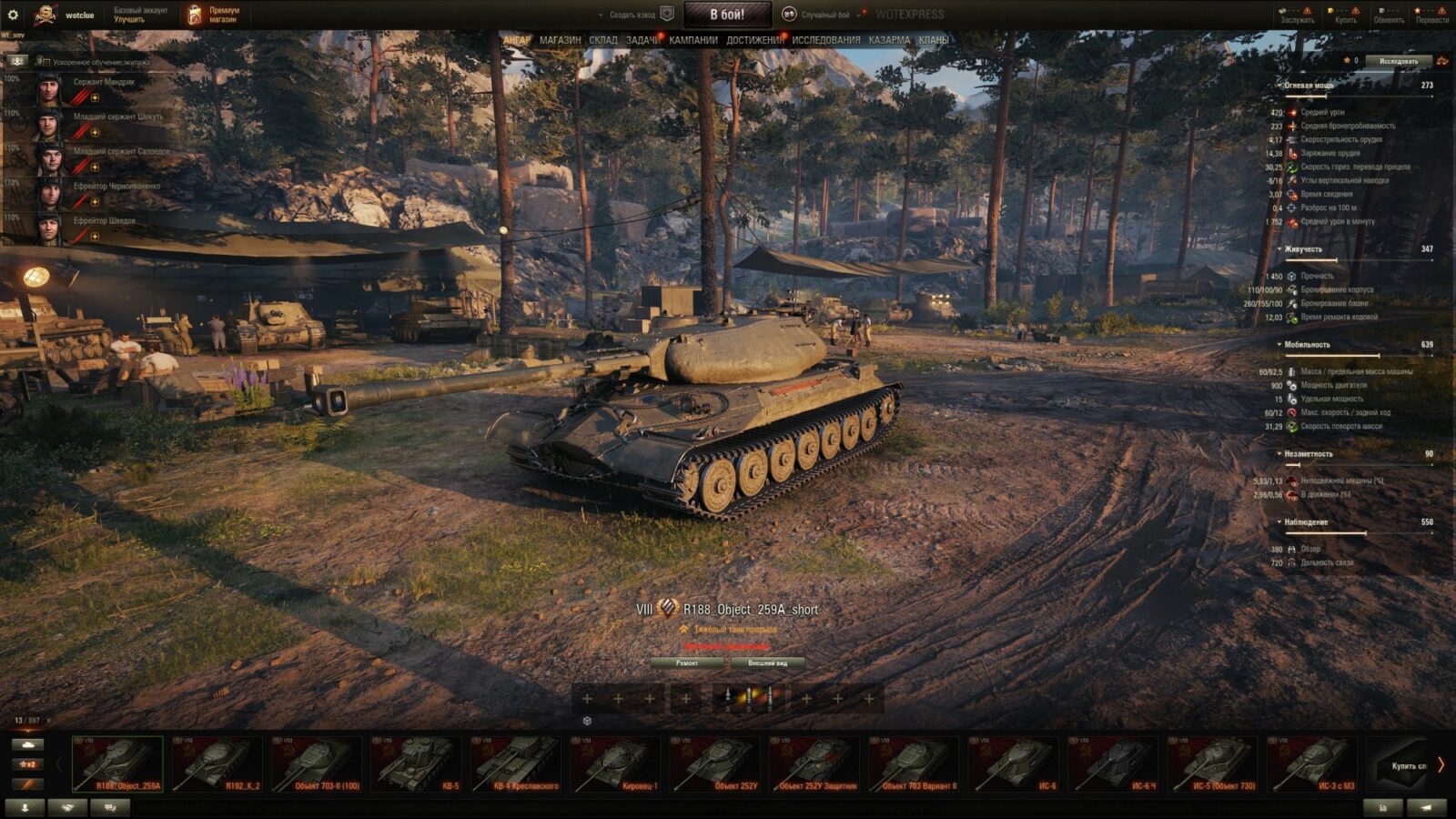The height and width of the screenshot is (819, 1456).
Task: Click the Ремонт button
Action: point(687,663)
